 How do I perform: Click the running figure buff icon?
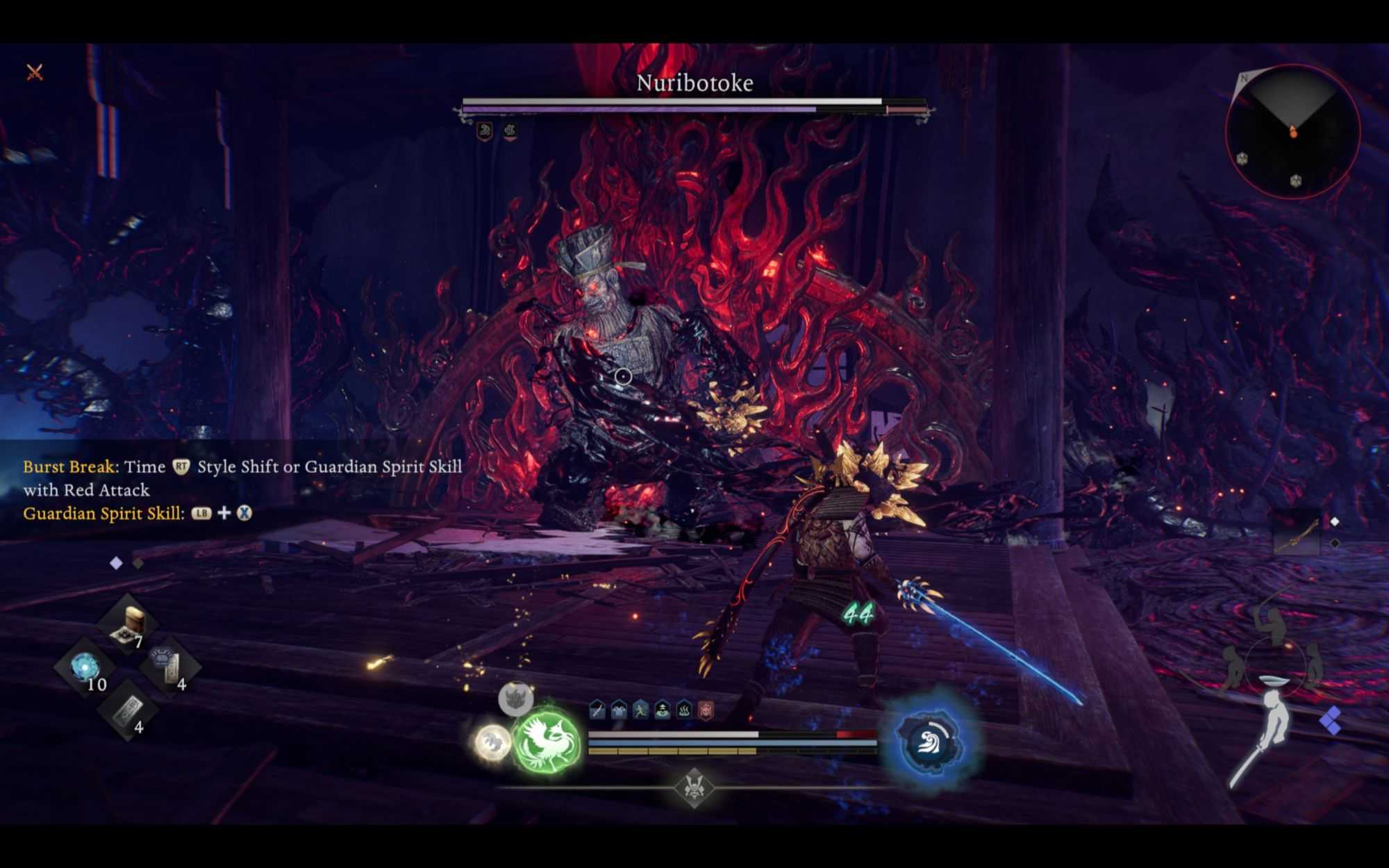640,710
